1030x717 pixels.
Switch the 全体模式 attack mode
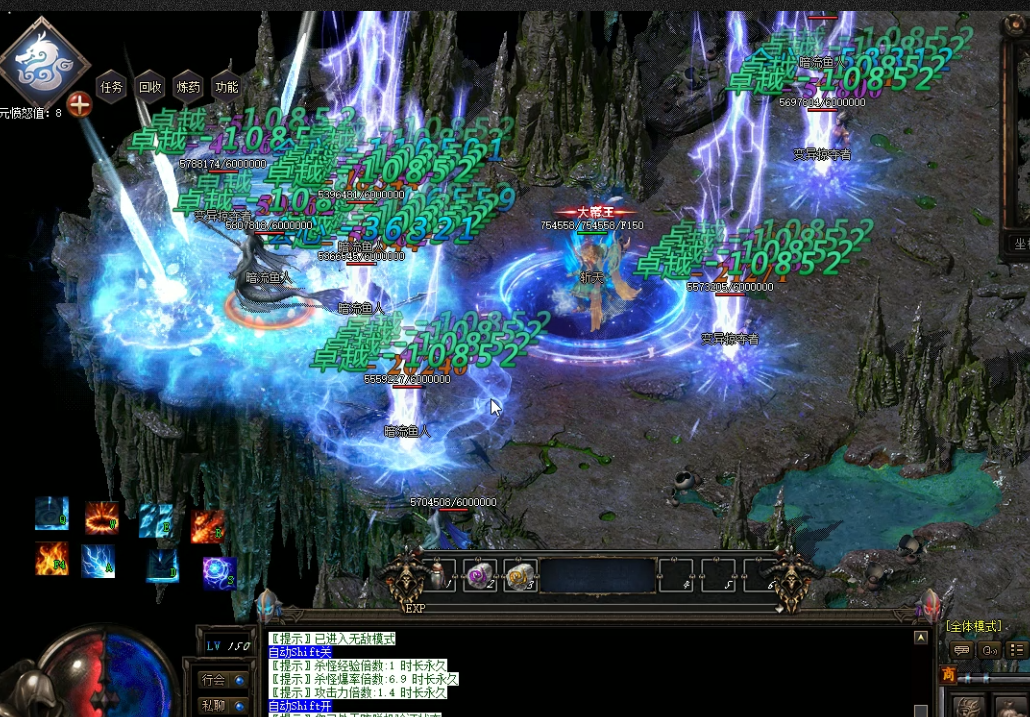click(x=973, y=627)
